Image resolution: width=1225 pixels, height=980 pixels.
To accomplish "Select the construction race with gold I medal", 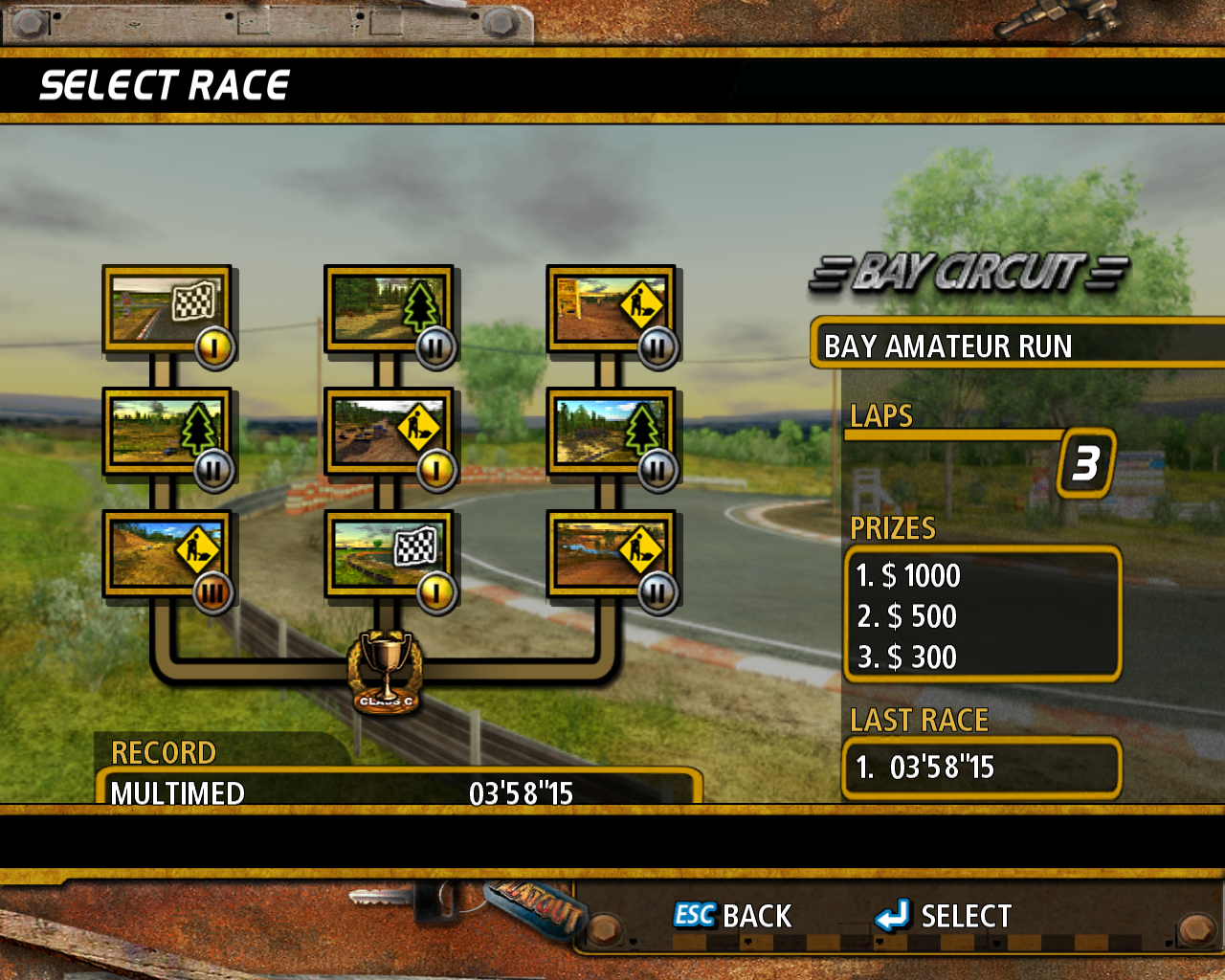I will 388,432.
